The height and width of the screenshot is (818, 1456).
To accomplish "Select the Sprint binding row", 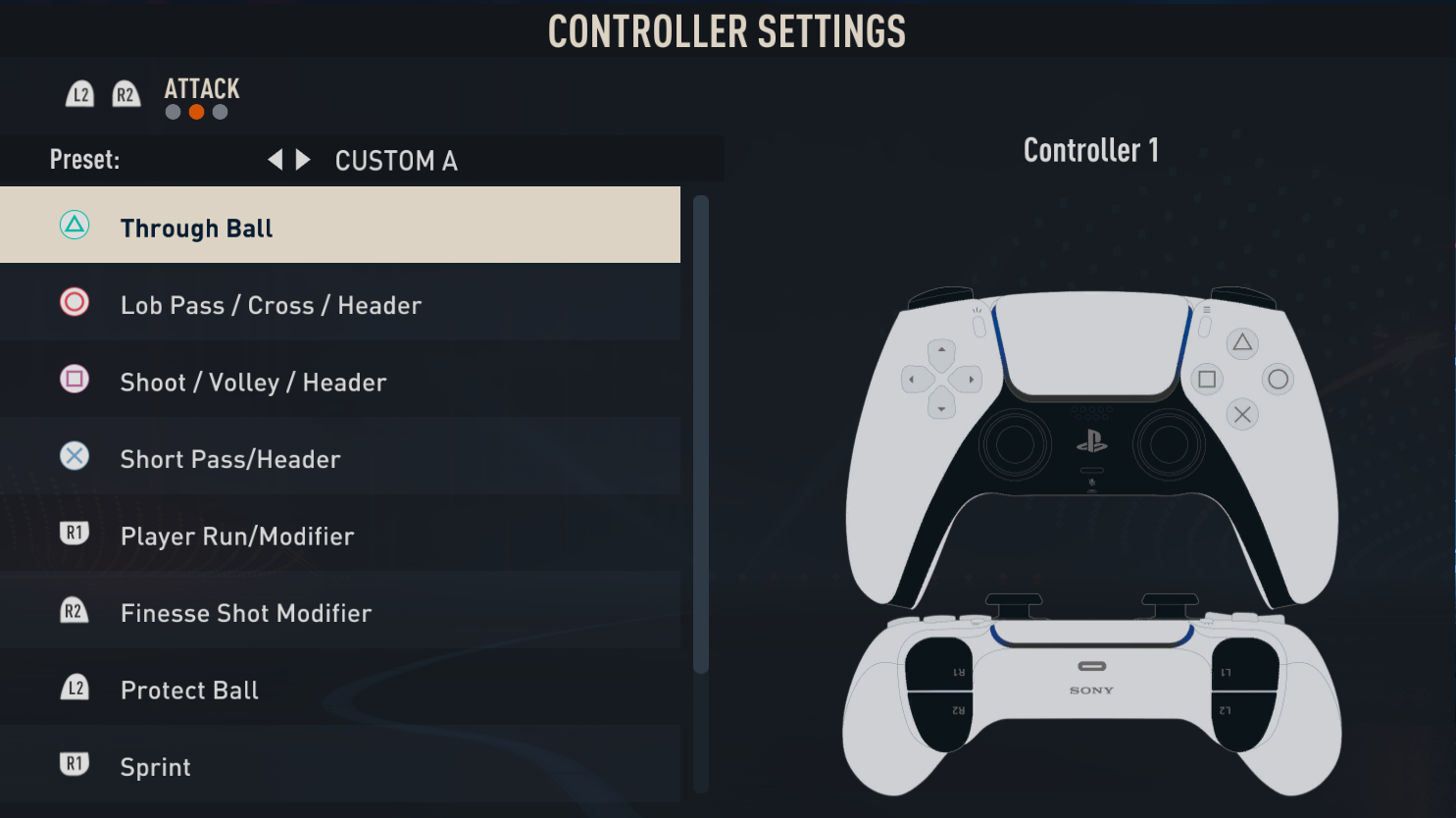I will click(339, 766).
